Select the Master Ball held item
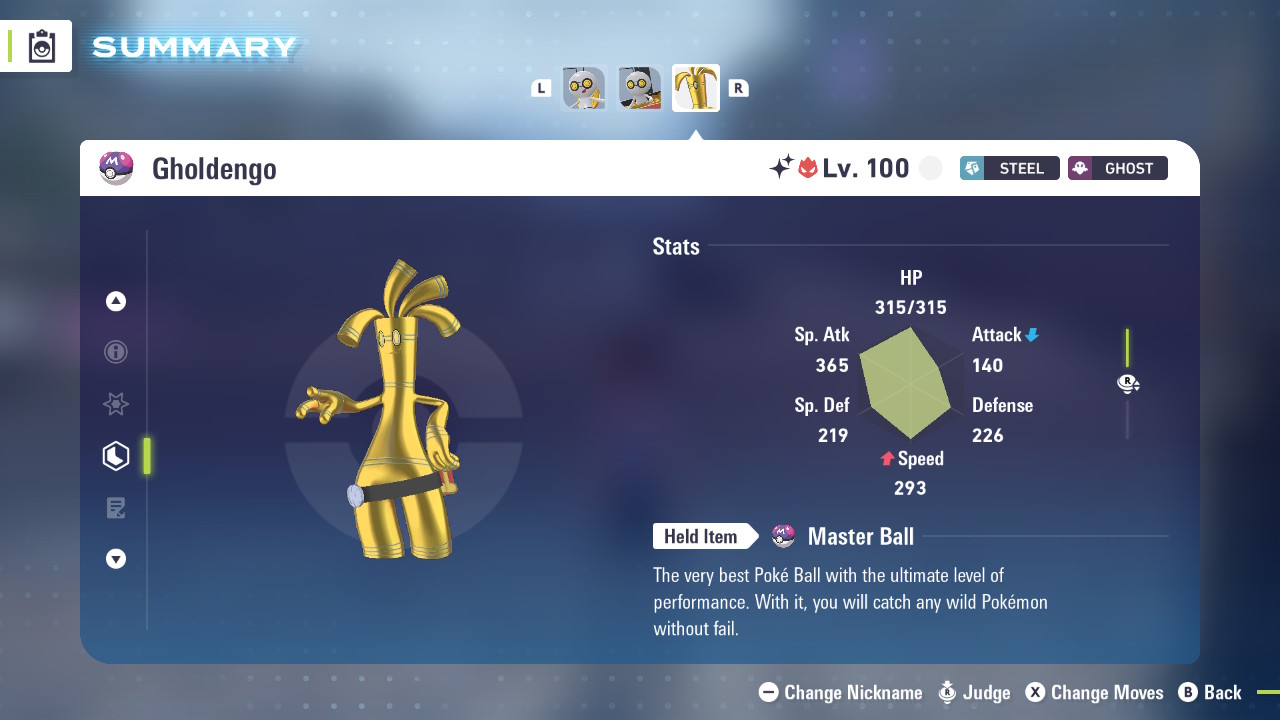Image resolution: width=1280 pixels, height=720 pixels. [x=860, y=537]
